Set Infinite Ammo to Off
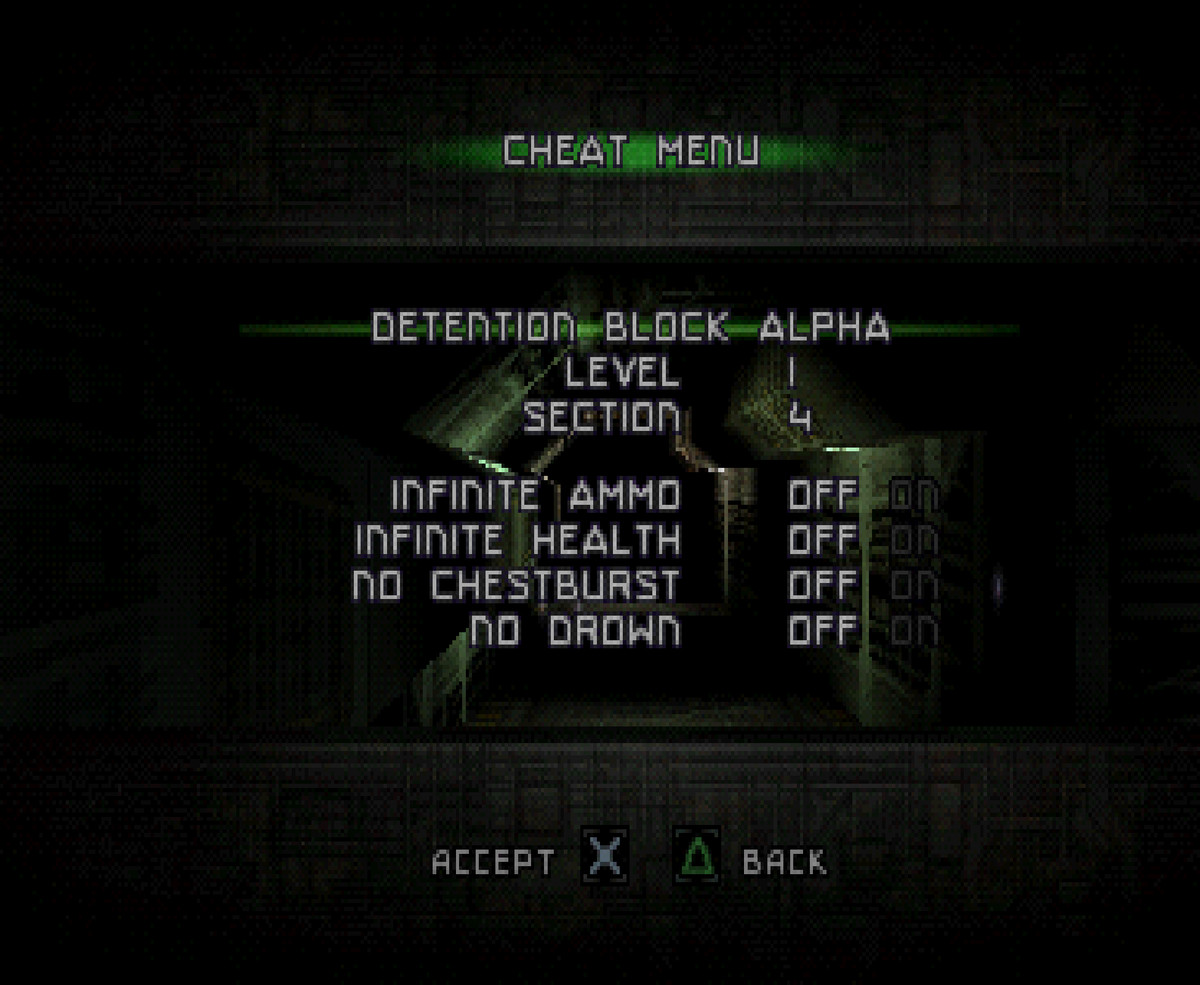 [x=823, y=494]
